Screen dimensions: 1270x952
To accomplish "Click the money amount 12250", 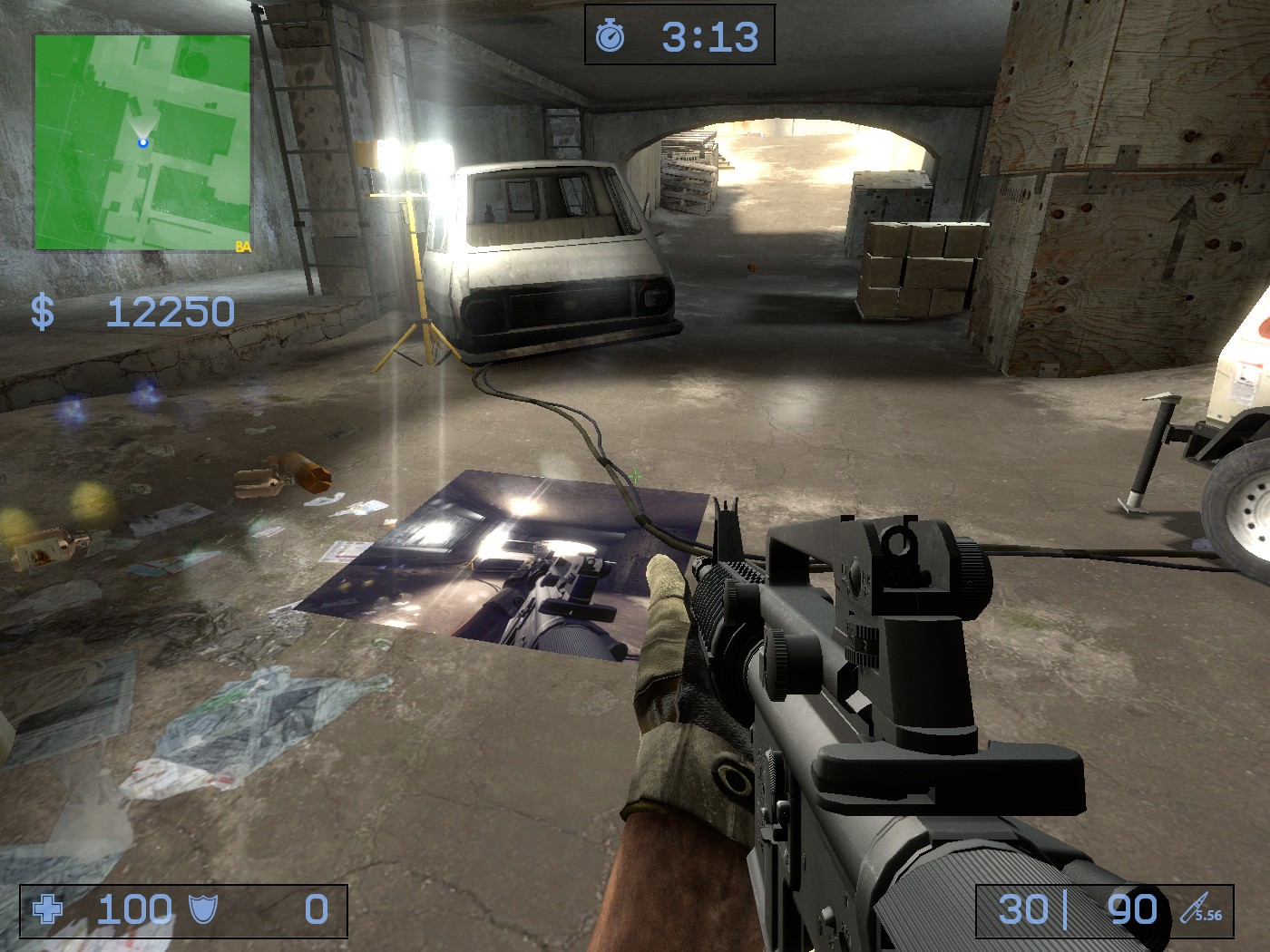I will [x=171, y=311].
